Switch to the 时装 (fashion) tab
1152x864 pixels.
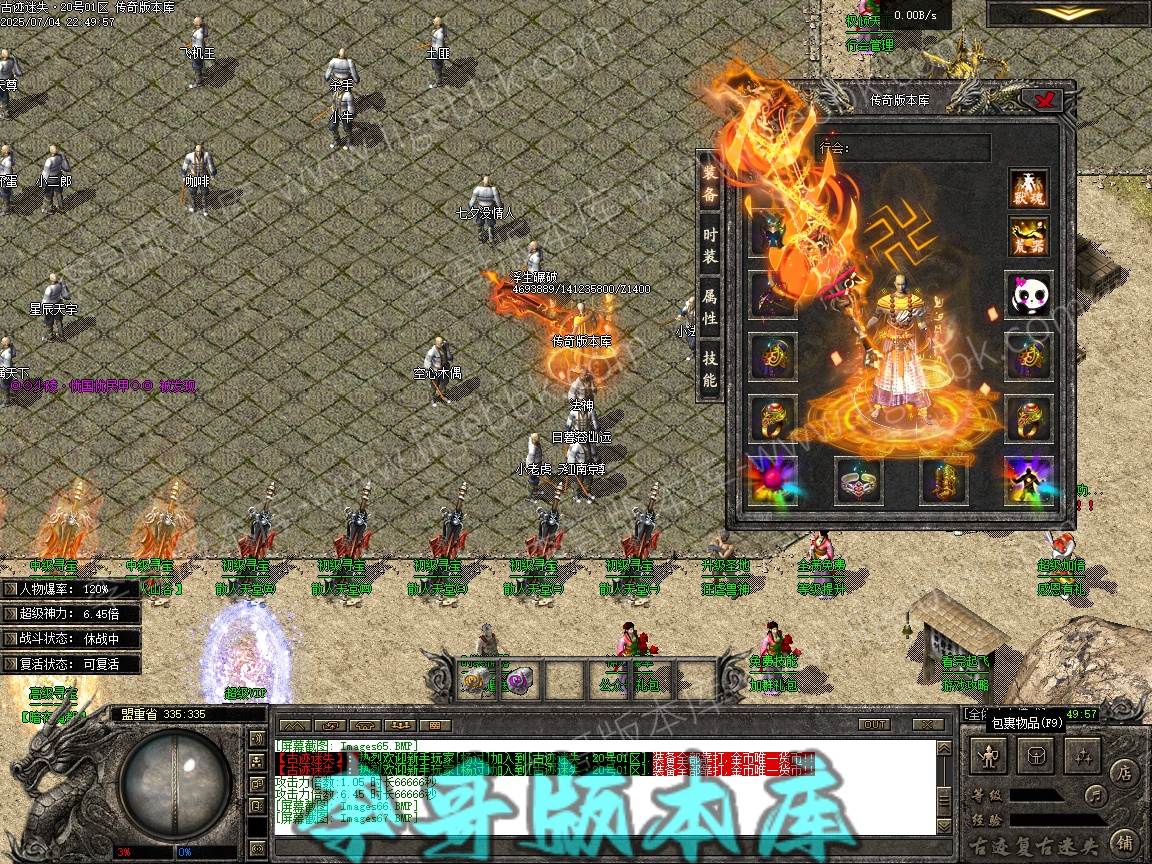(710, 244)
